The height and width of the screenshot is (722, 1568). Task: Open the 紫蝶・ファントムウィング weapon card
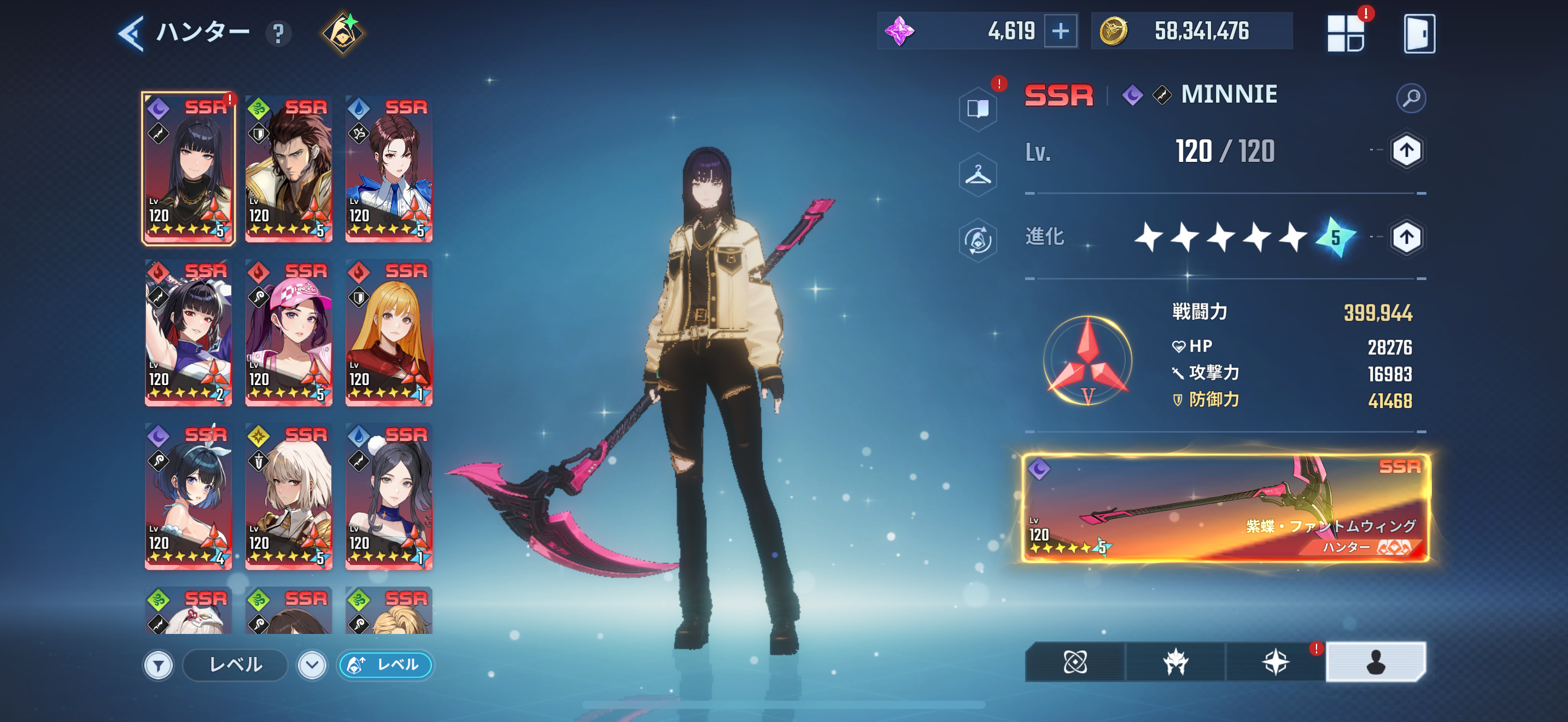(1225, 508)
